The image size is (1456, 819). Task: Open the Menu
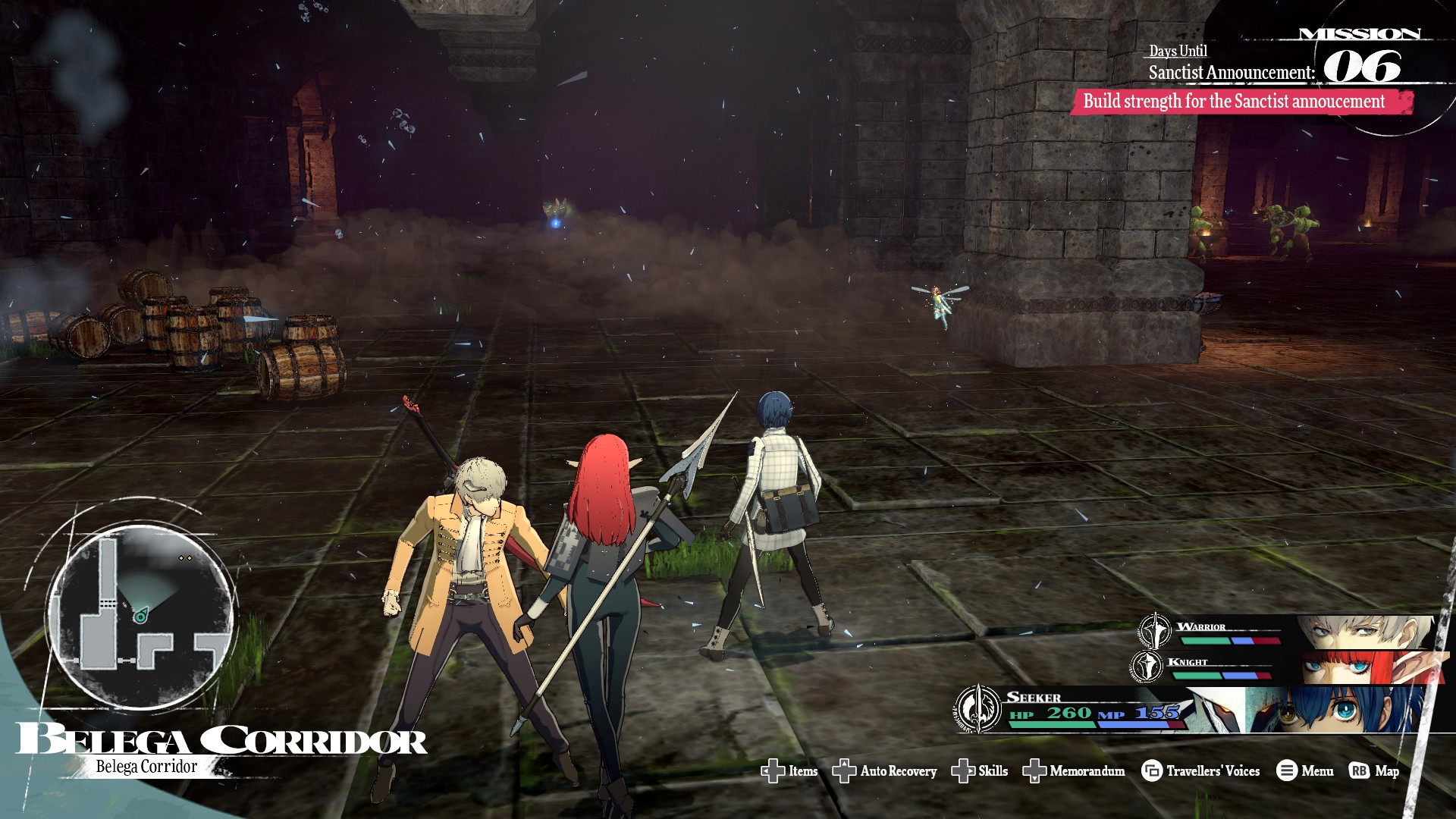coord(1305,771)
